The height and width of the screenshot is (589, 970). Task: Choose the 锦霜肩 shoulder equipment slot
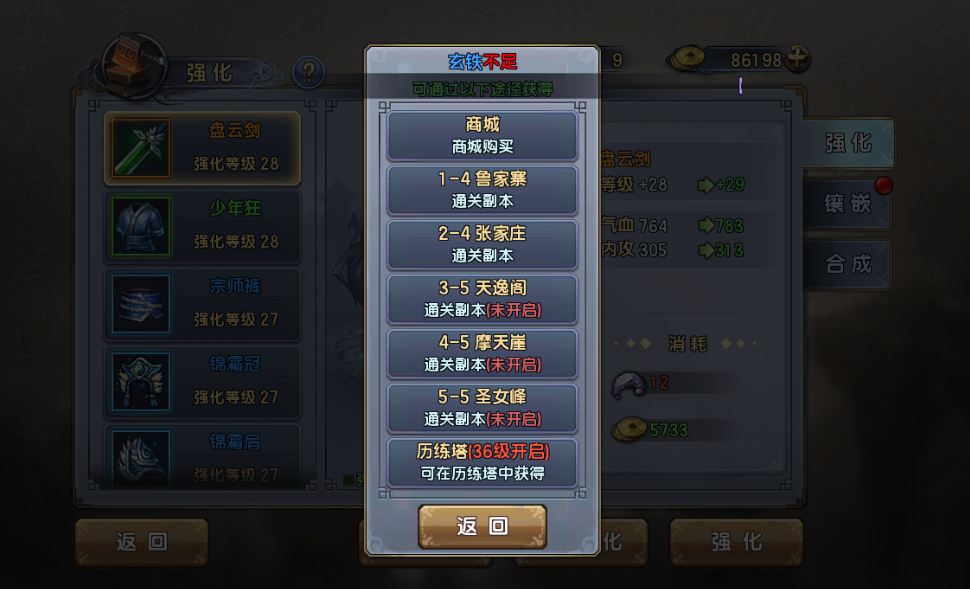(x=202, y=455)
